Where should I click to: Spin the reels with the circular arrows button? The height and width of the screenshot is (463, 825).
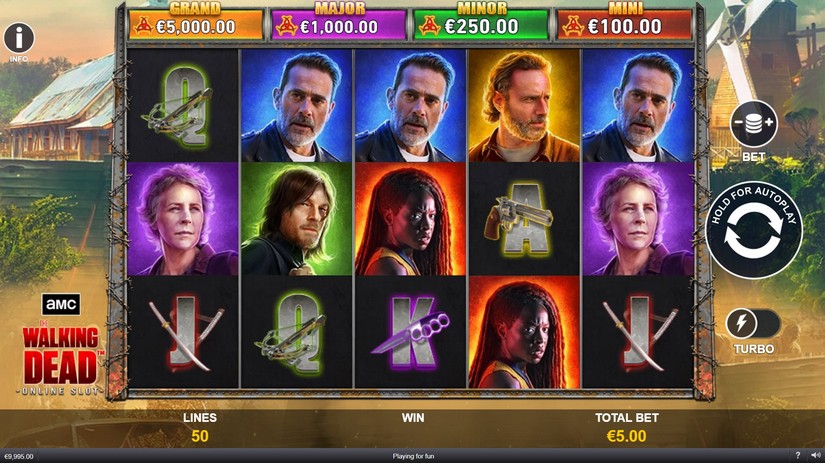[753, 230]
